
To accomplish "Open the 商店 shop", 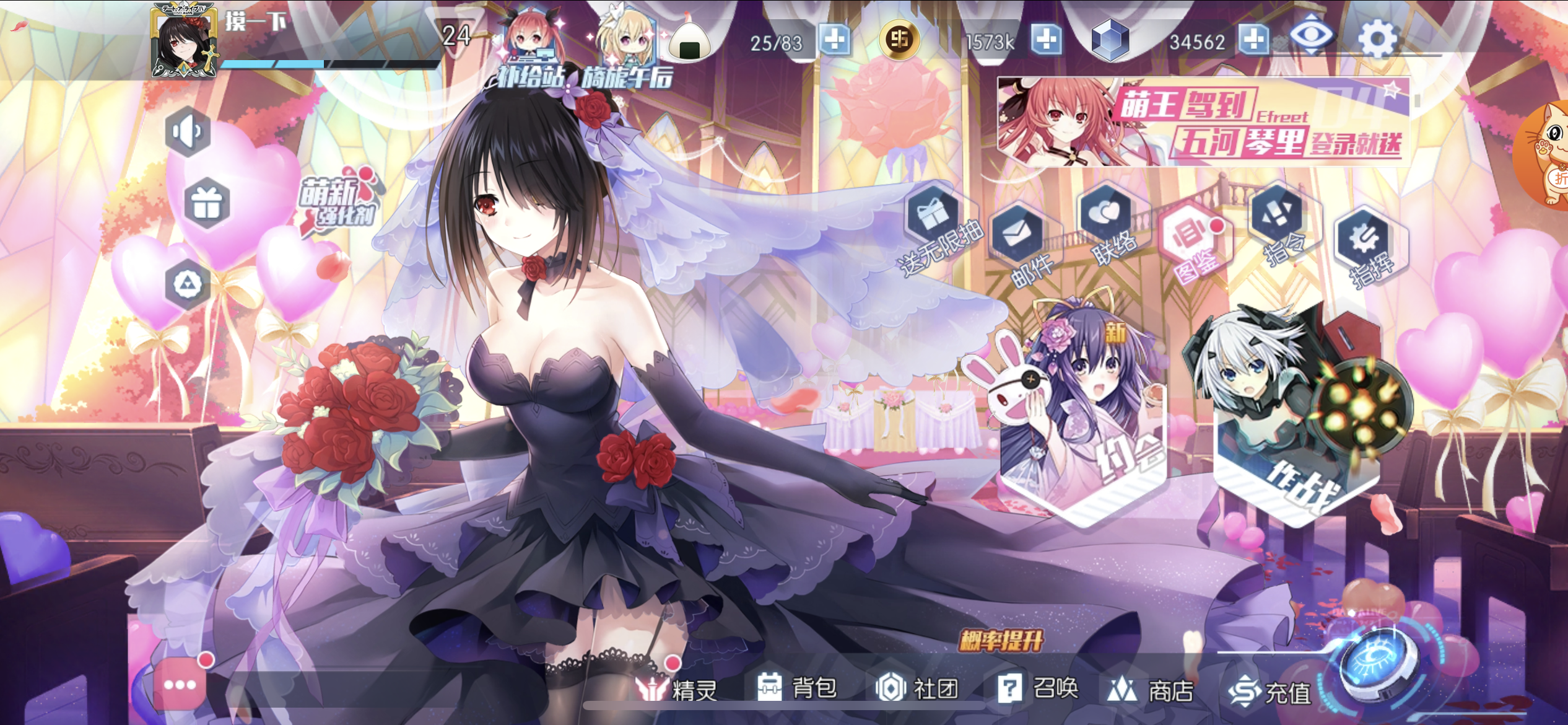I will click(1151, 689).
